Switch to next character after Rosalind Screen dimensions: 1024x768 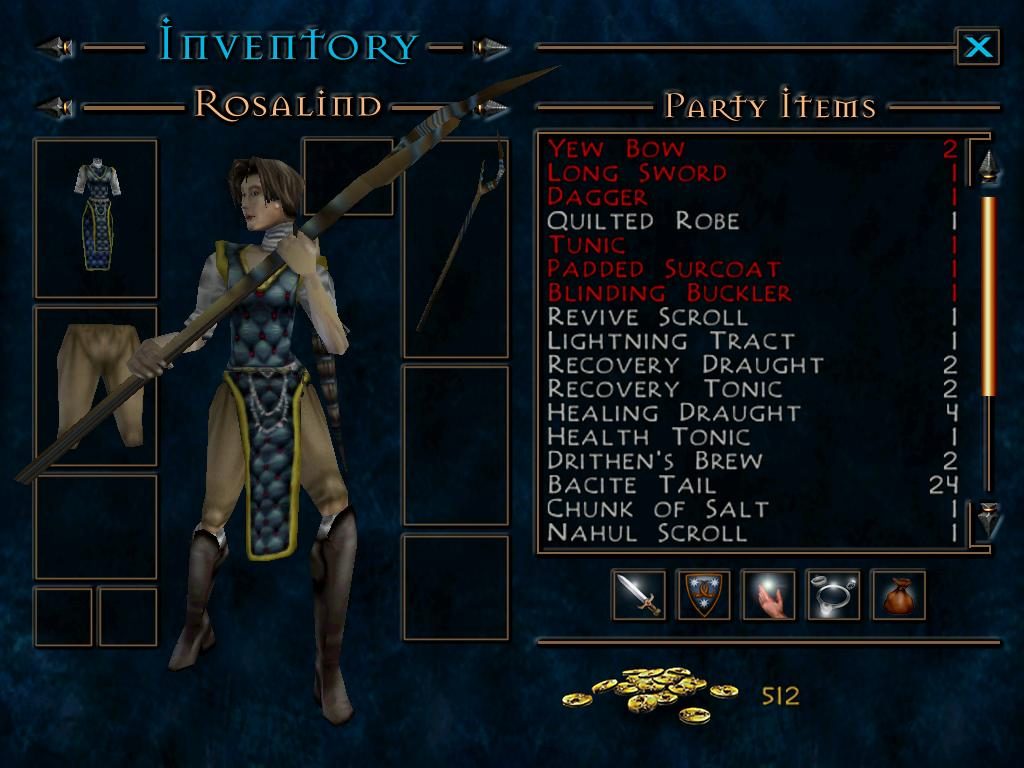491,106
